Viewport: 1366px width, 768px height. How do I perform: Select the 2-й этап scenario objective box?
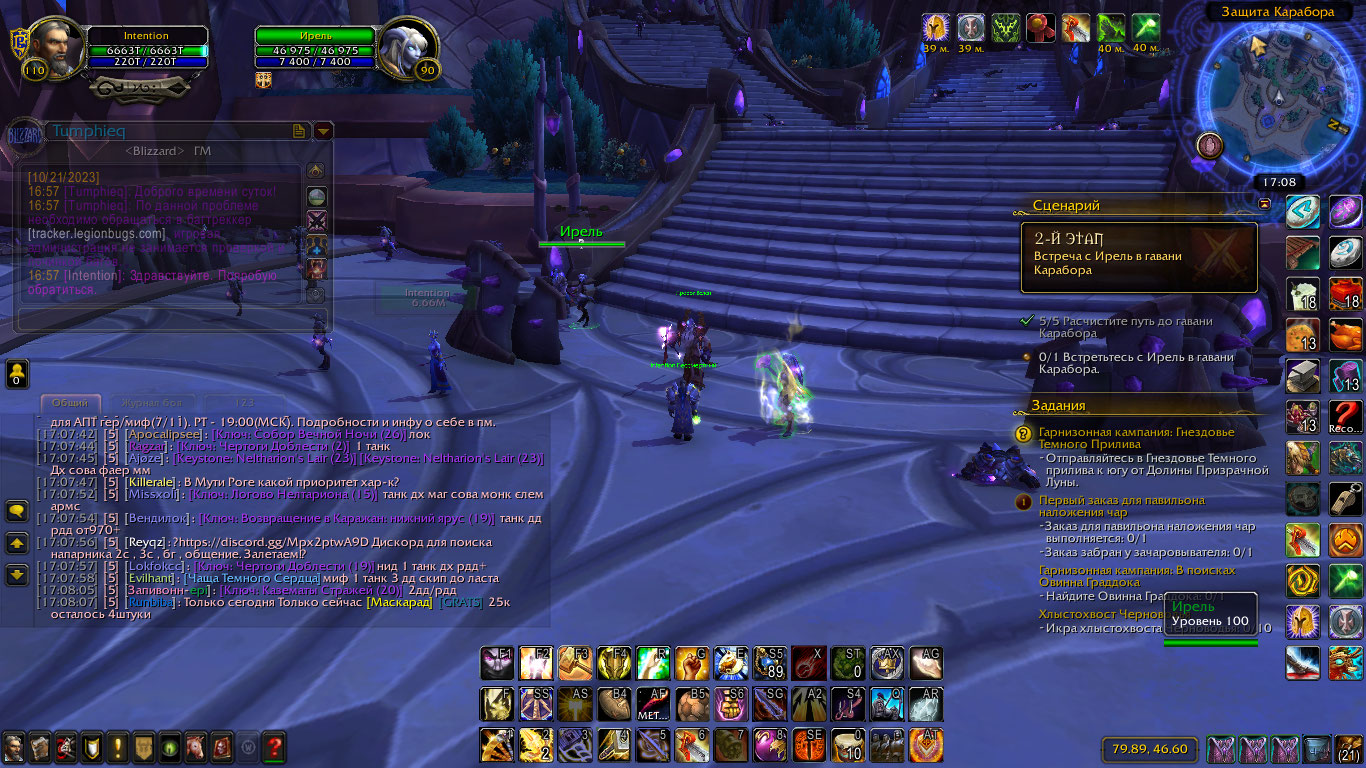click(x=1138, y=257)
